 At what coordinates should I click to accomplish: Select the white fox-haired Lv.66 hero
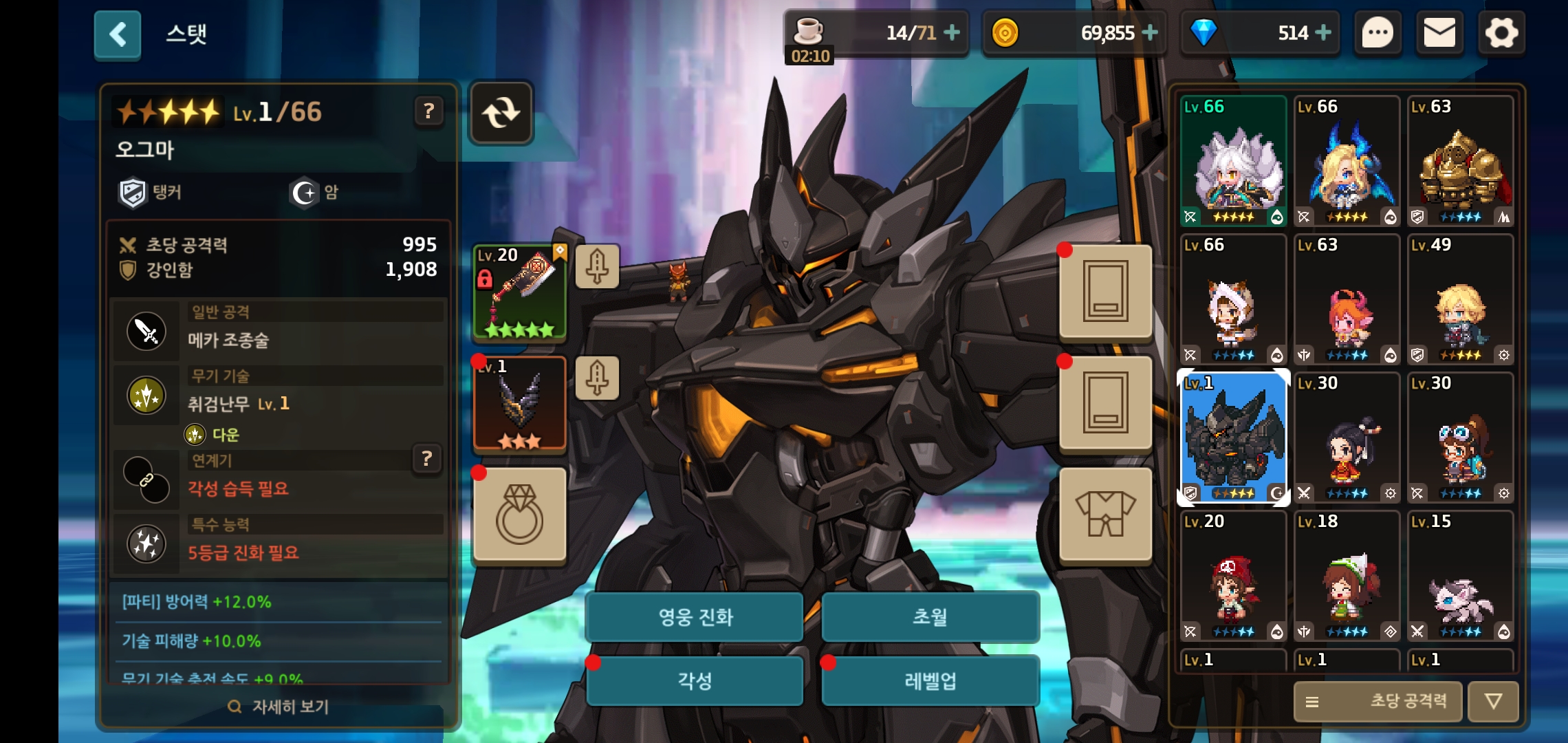[x=1233, y=162]
